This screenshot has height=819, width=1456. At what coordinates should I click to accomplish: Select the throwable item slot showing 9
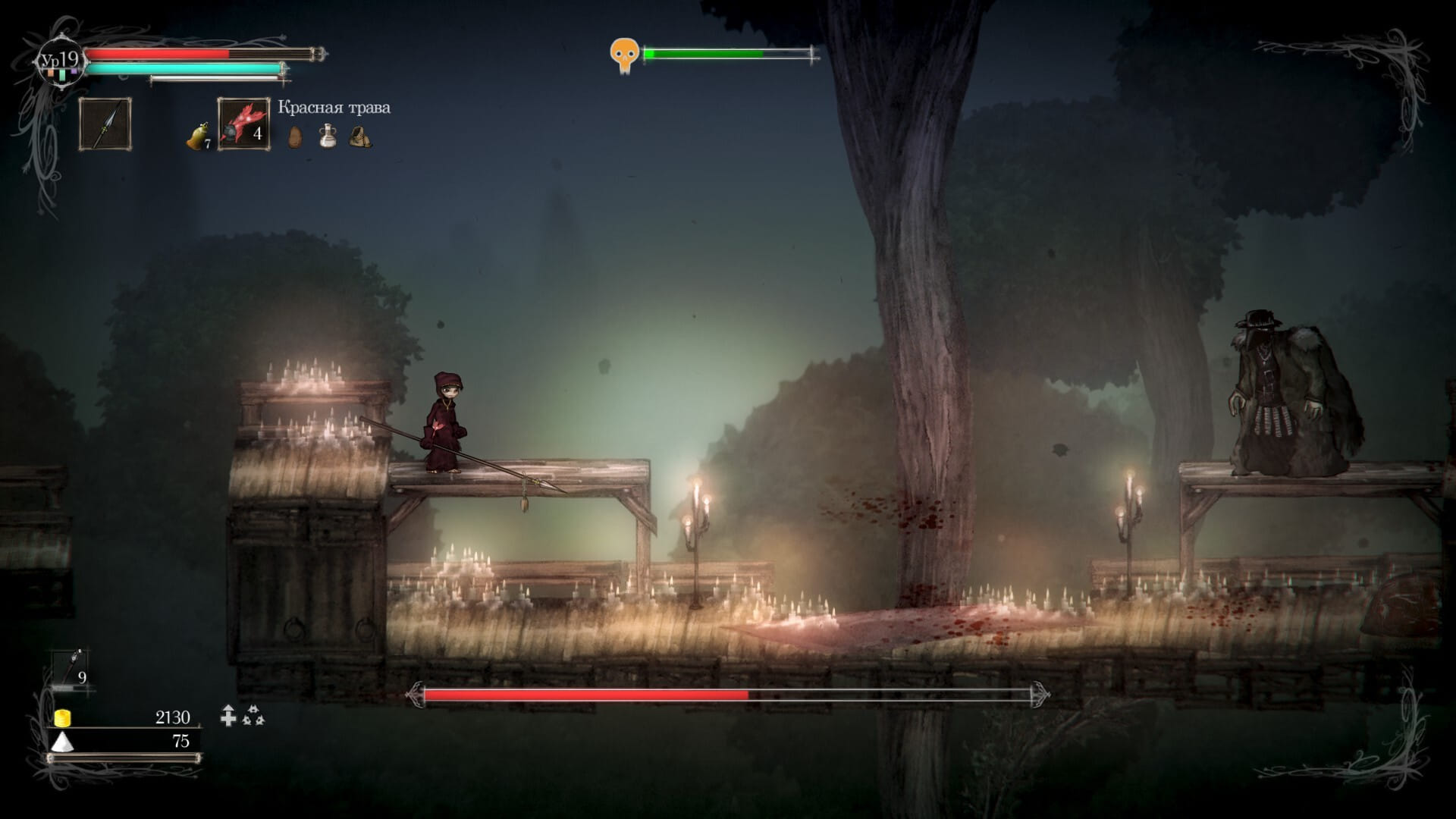point(71,669)
